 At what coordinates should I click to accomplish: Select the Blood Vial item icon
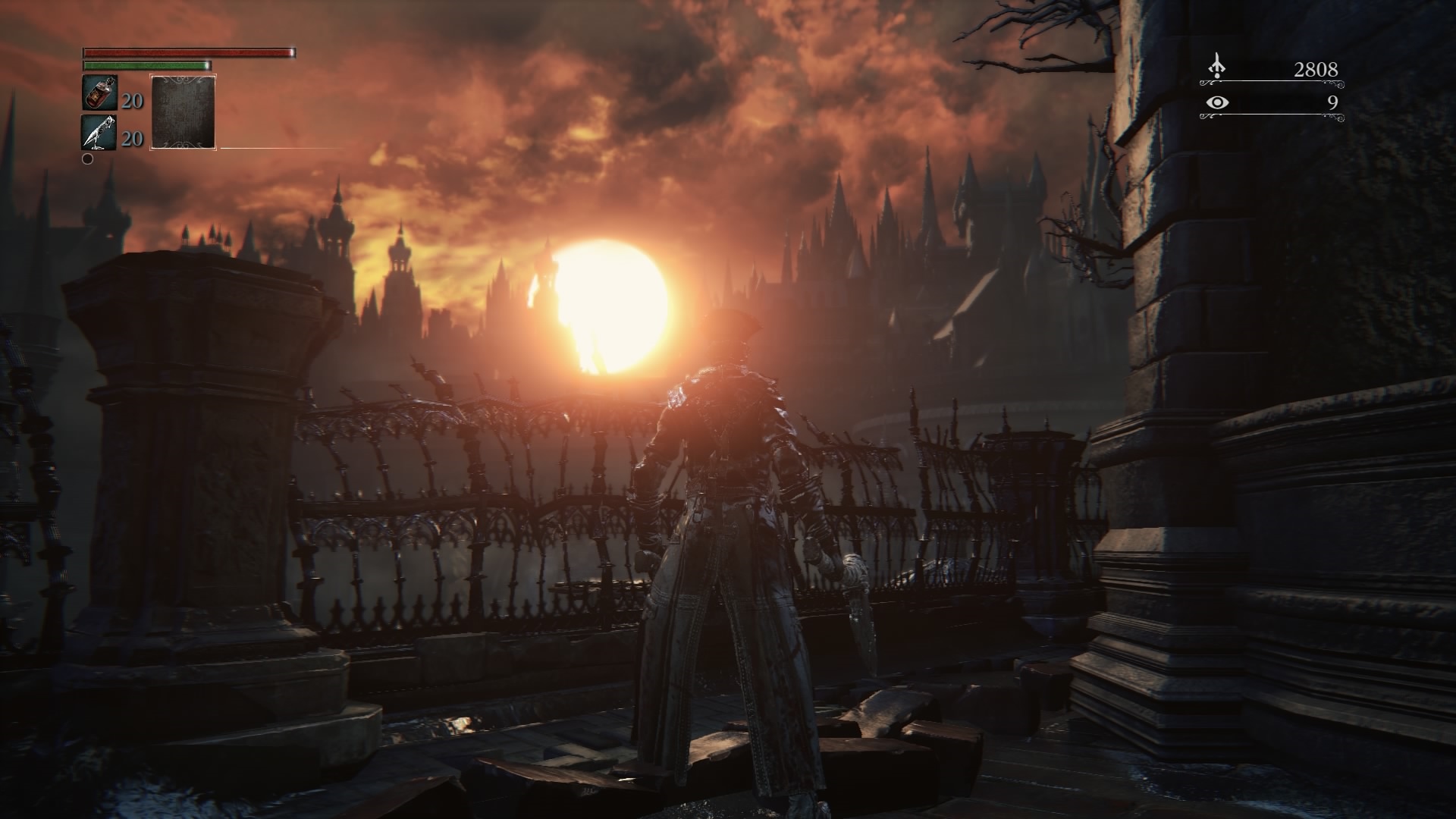point(99,93)
